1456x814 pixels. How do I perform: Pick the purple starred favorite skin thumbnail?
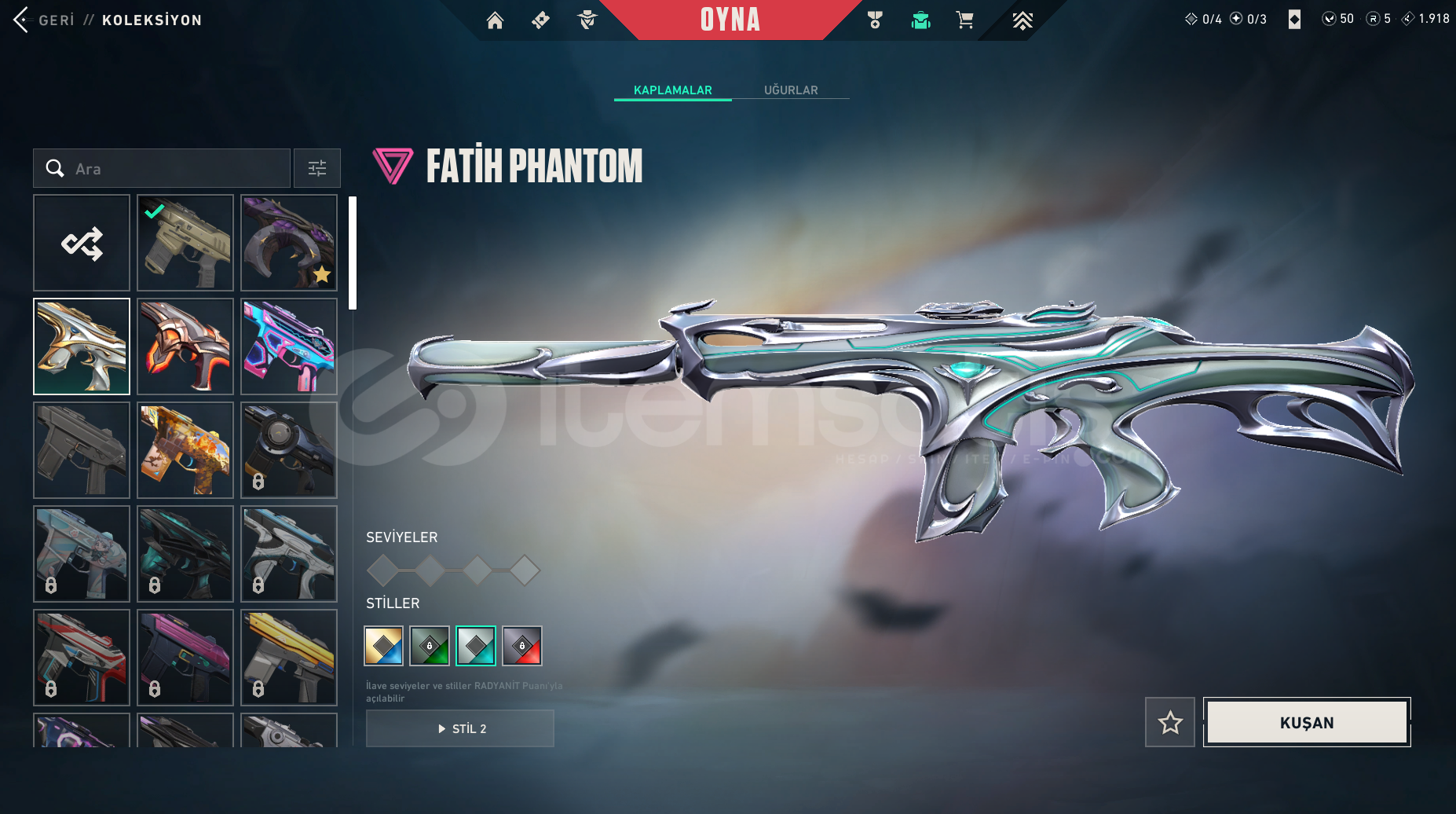[x=289, y=243]
